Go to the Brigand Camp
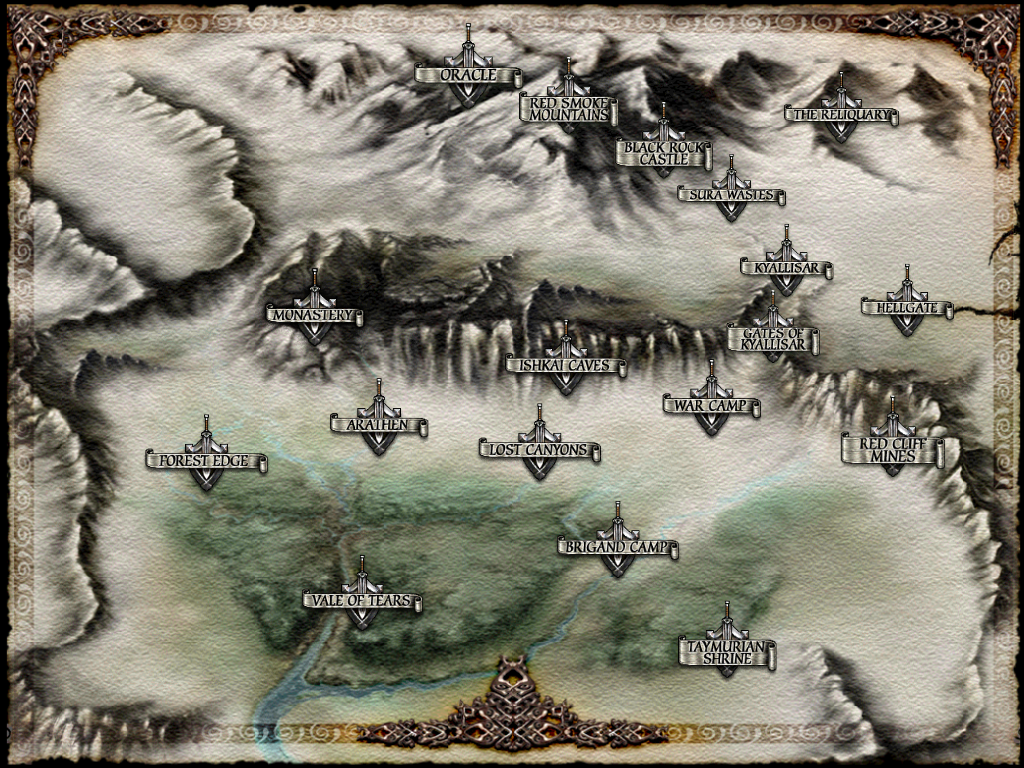Image resolution: width=1024 pixels, height=768 pixels. pos(618,548)
